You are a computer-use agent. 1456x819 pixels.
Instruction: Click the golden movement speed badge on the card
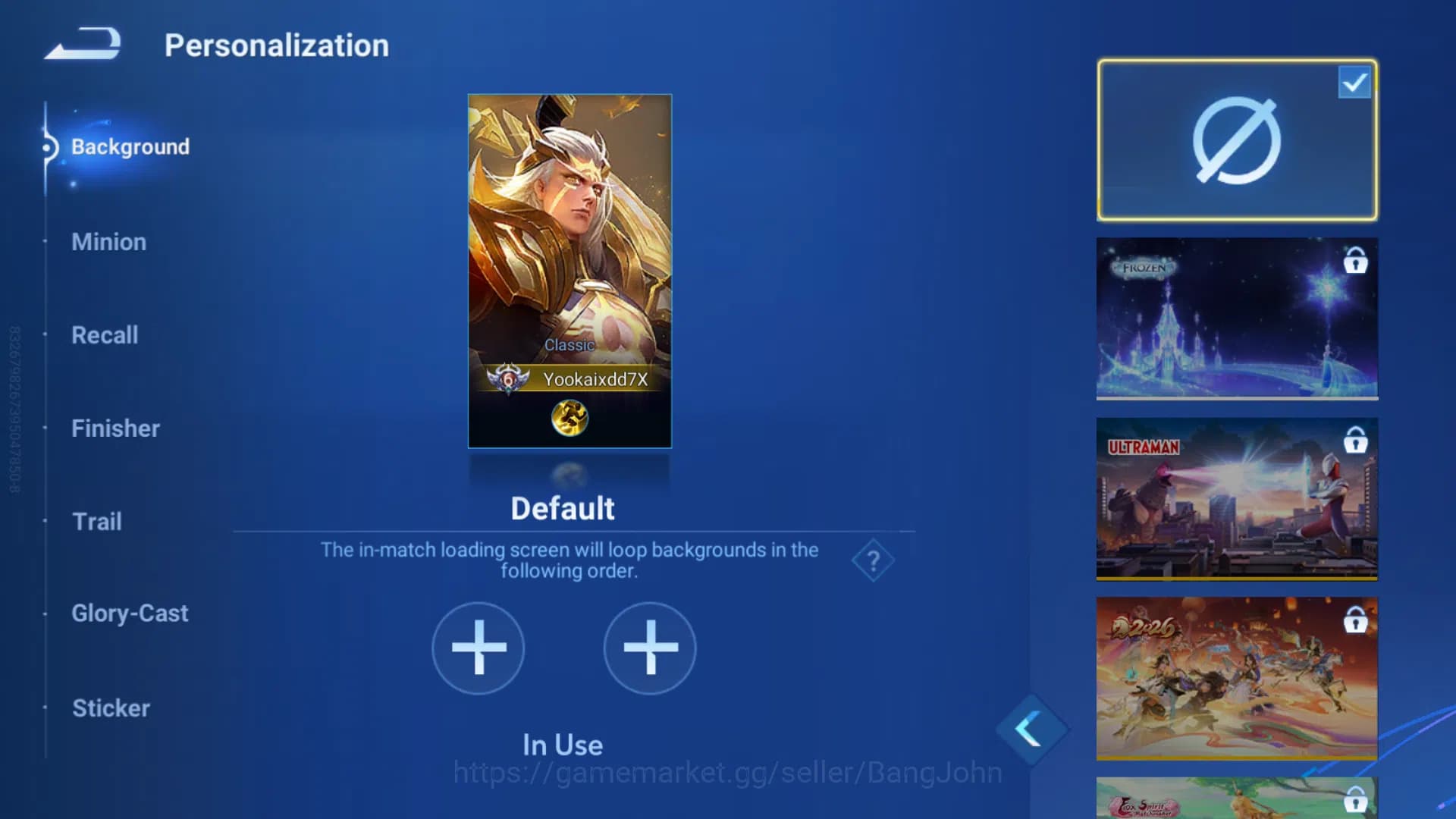[570, 418]
